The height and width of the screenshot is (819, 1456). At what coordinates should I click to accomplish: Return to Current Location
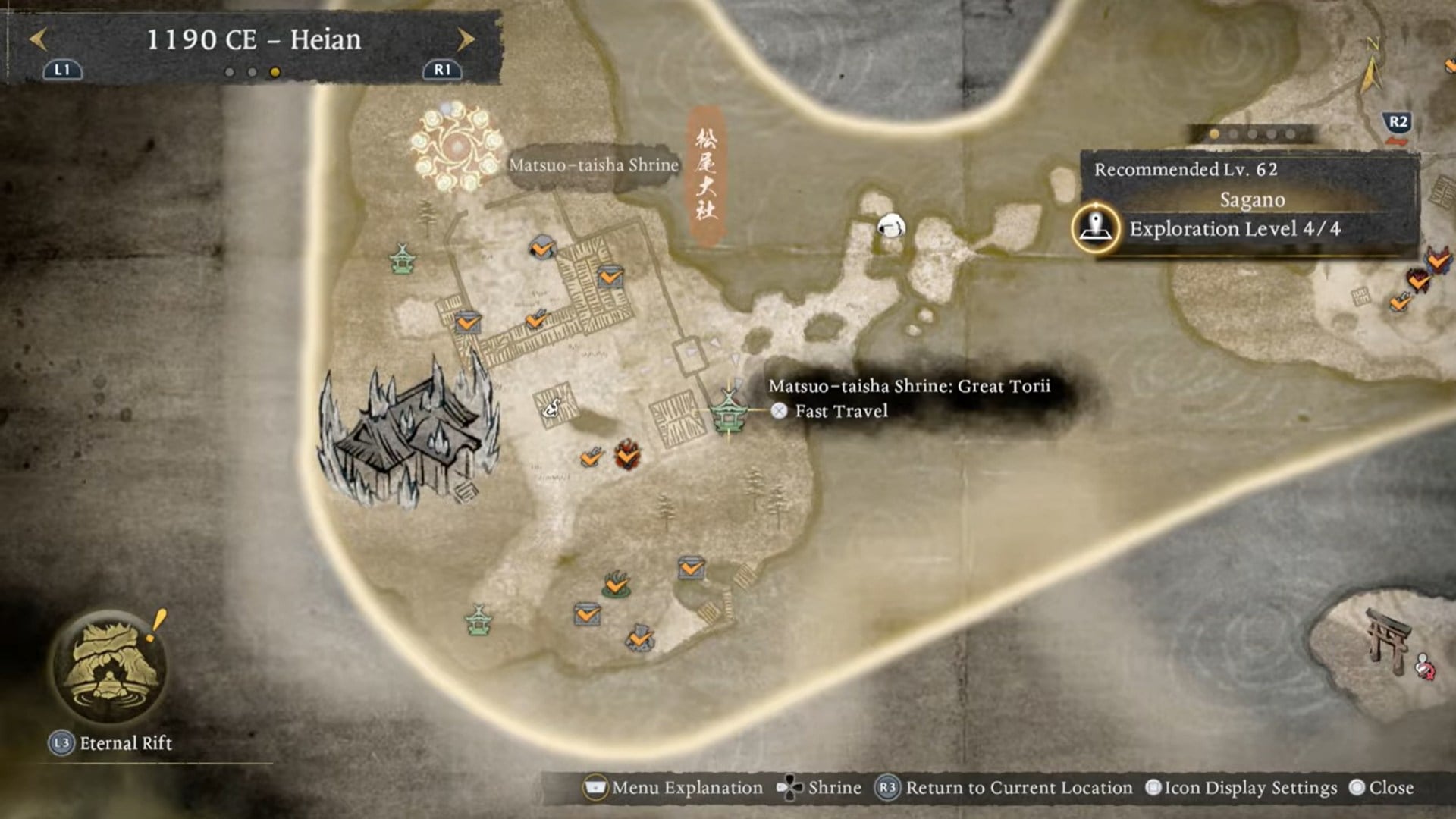tap(1005, 788)
